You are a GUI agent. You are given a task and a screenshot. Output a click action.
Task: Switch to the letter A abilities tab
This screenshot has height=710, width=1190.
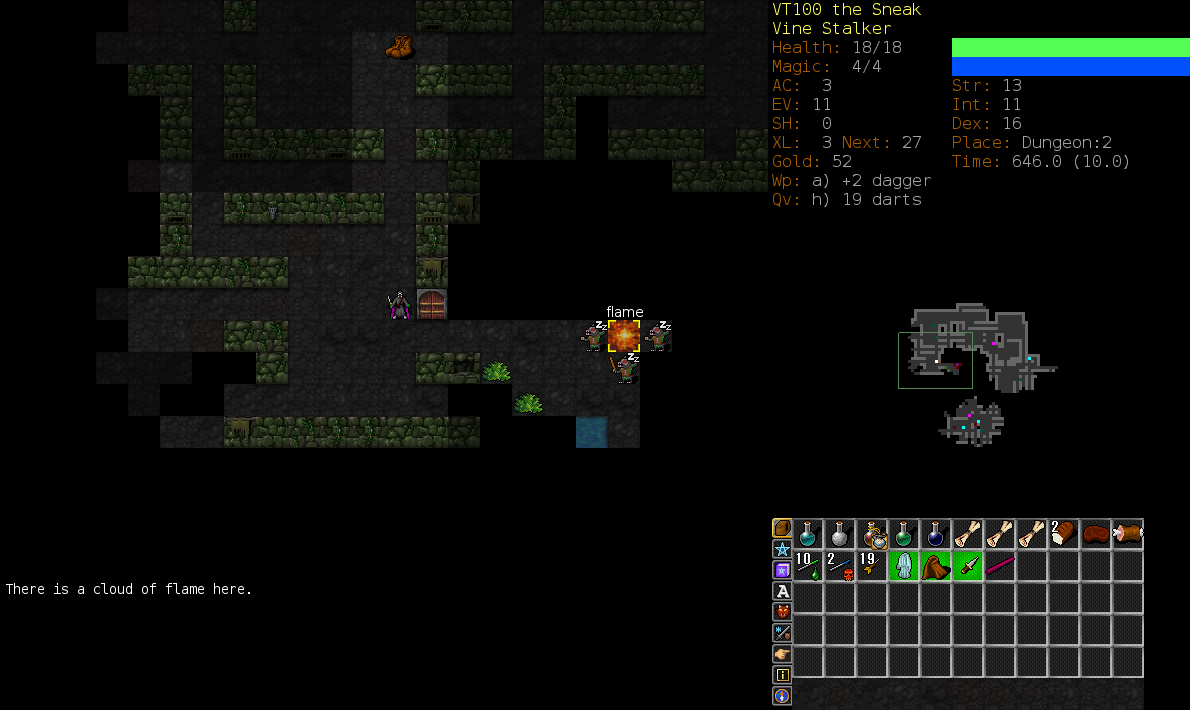point(782,591)
